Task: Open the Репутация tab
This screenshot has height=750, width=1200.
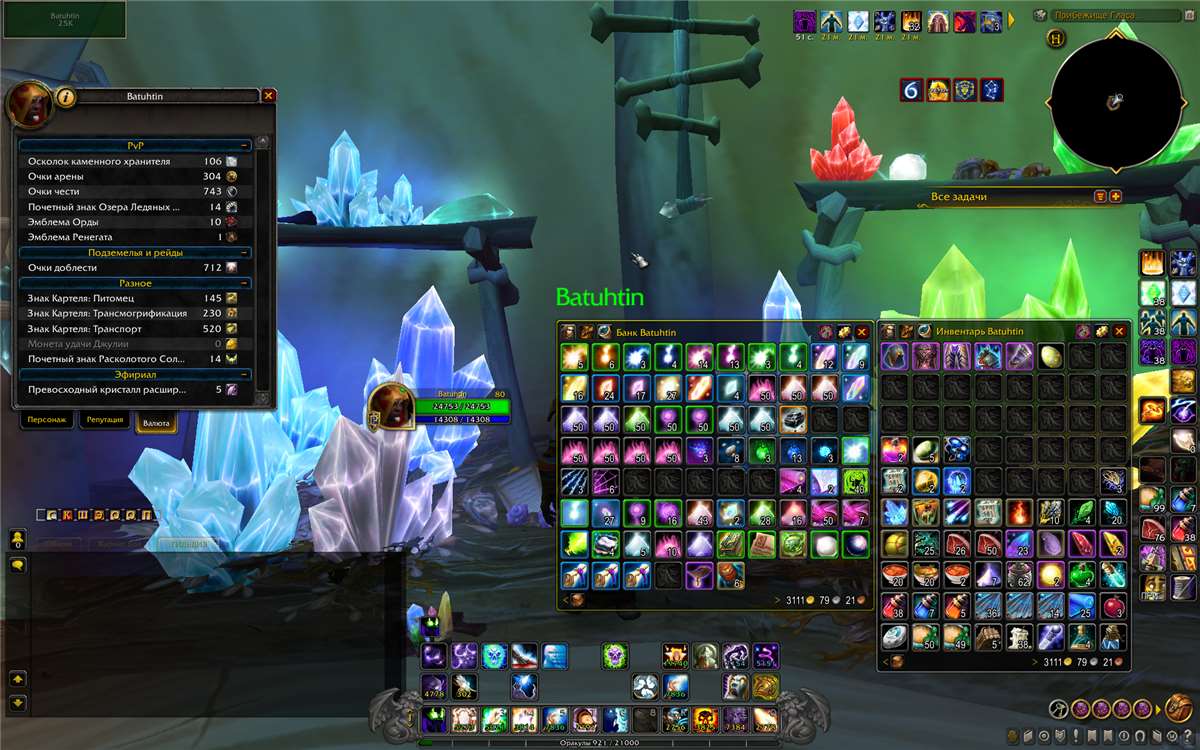Action: [x=105, y=421]
